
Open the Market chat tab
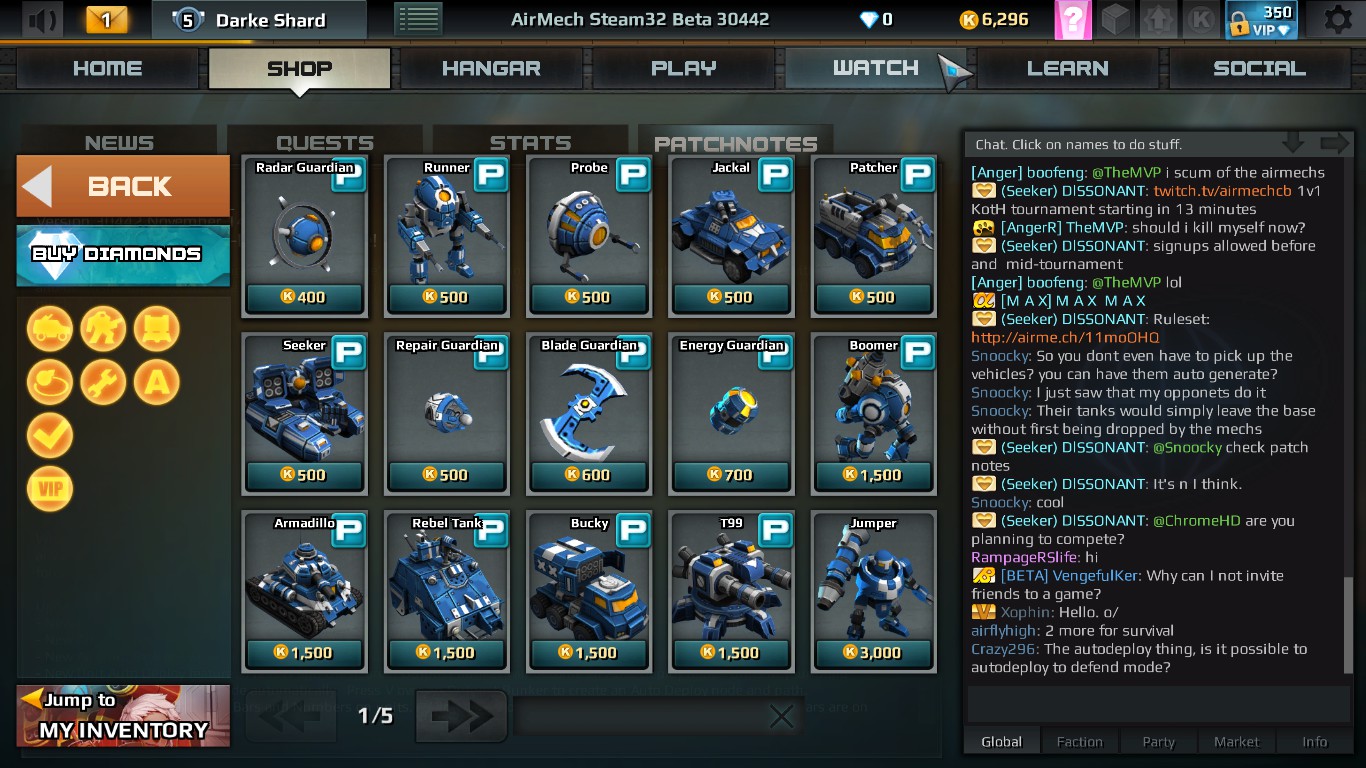coord(1236,742)
